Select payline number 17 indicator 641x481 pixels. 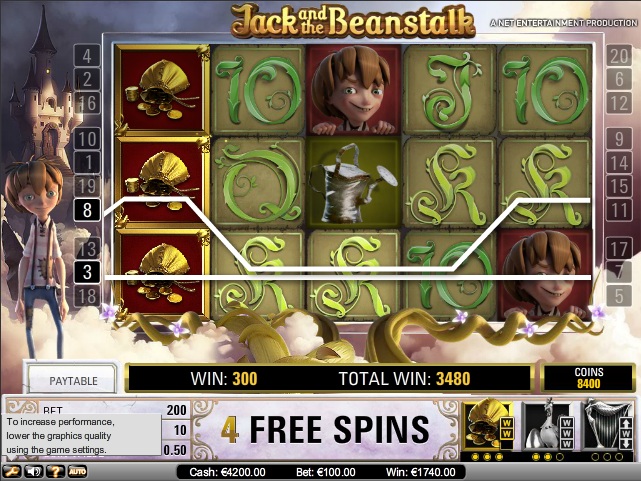(617, 248)
